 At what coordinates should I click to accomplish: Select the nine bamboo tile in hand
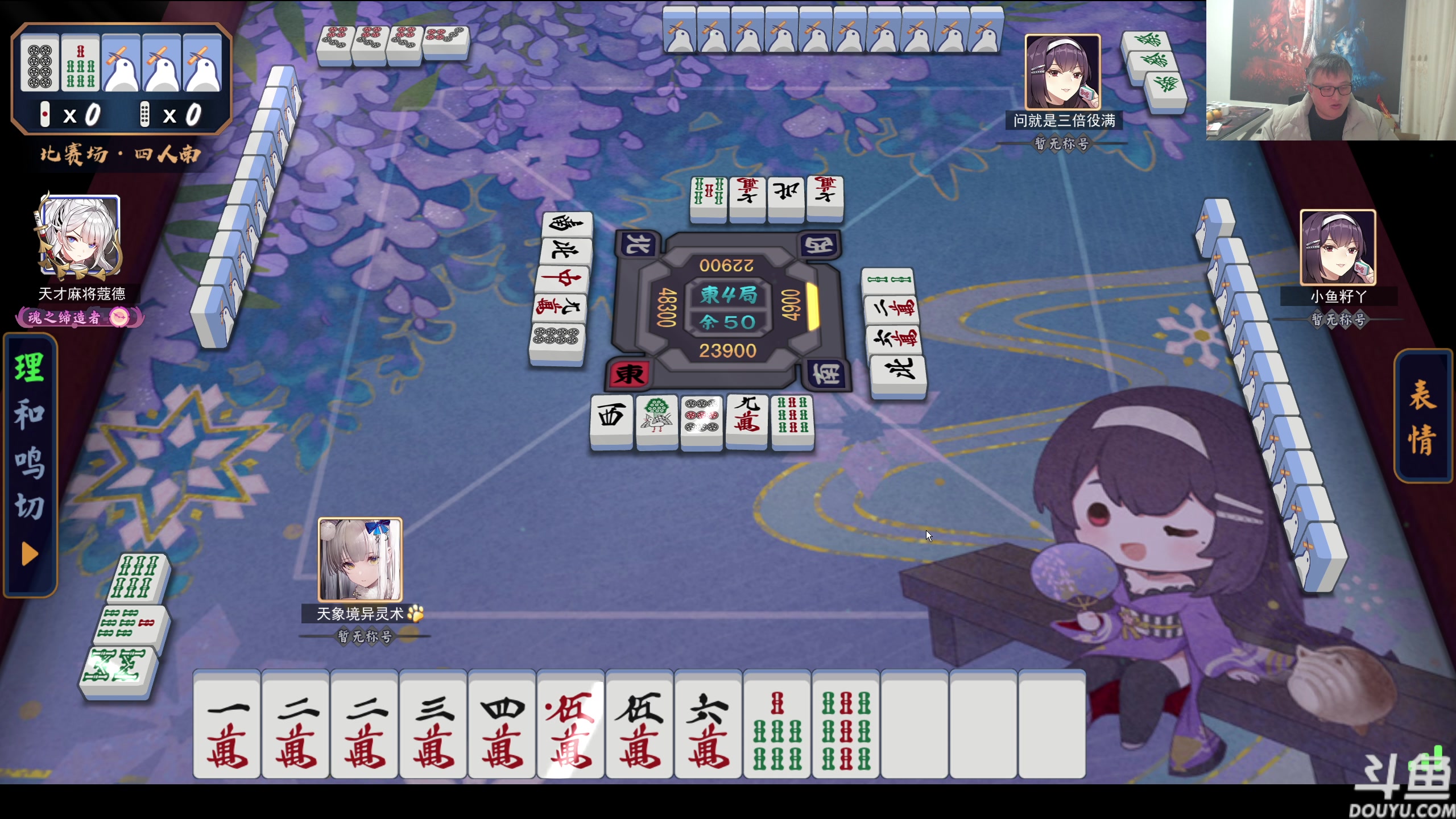pyautogui.click(x=846, y=725)
